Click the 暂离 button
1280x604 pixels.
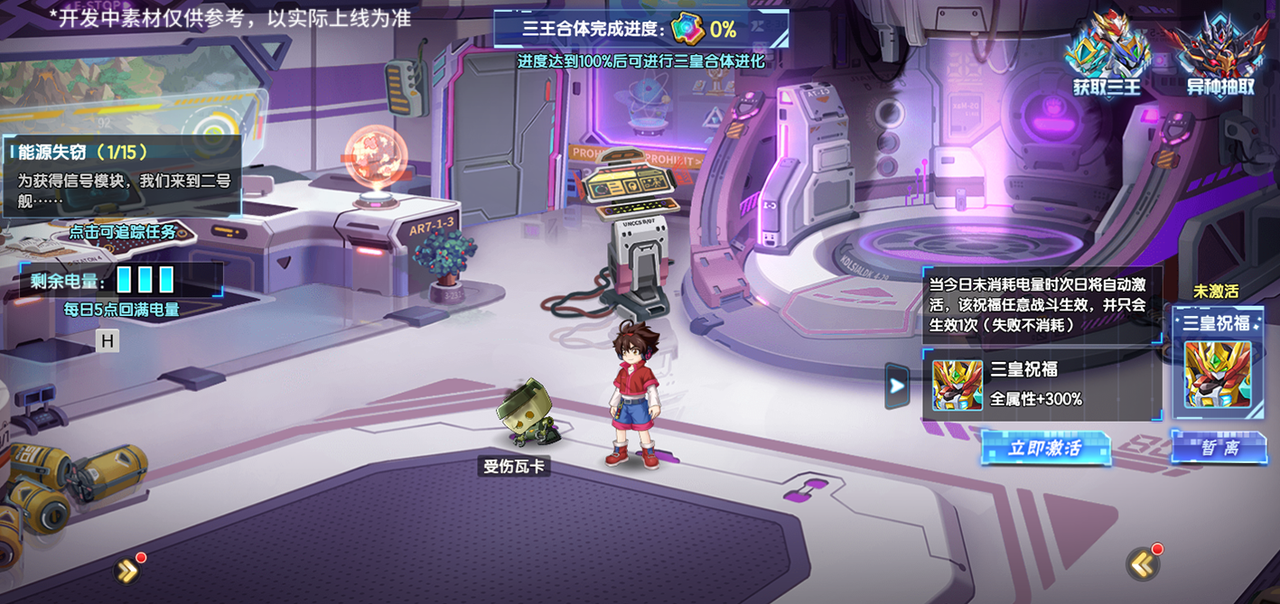tap(1218, 448)
